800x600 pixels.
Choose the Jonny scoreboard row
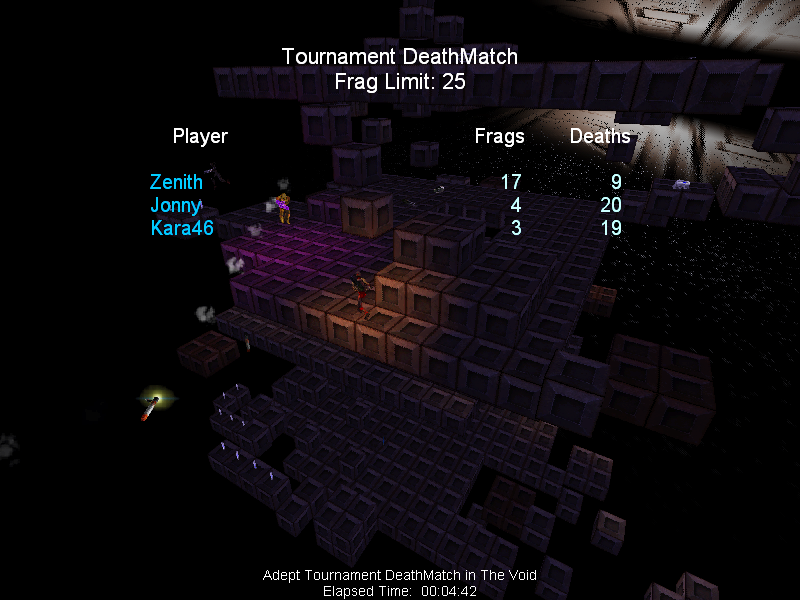point(176,205)
